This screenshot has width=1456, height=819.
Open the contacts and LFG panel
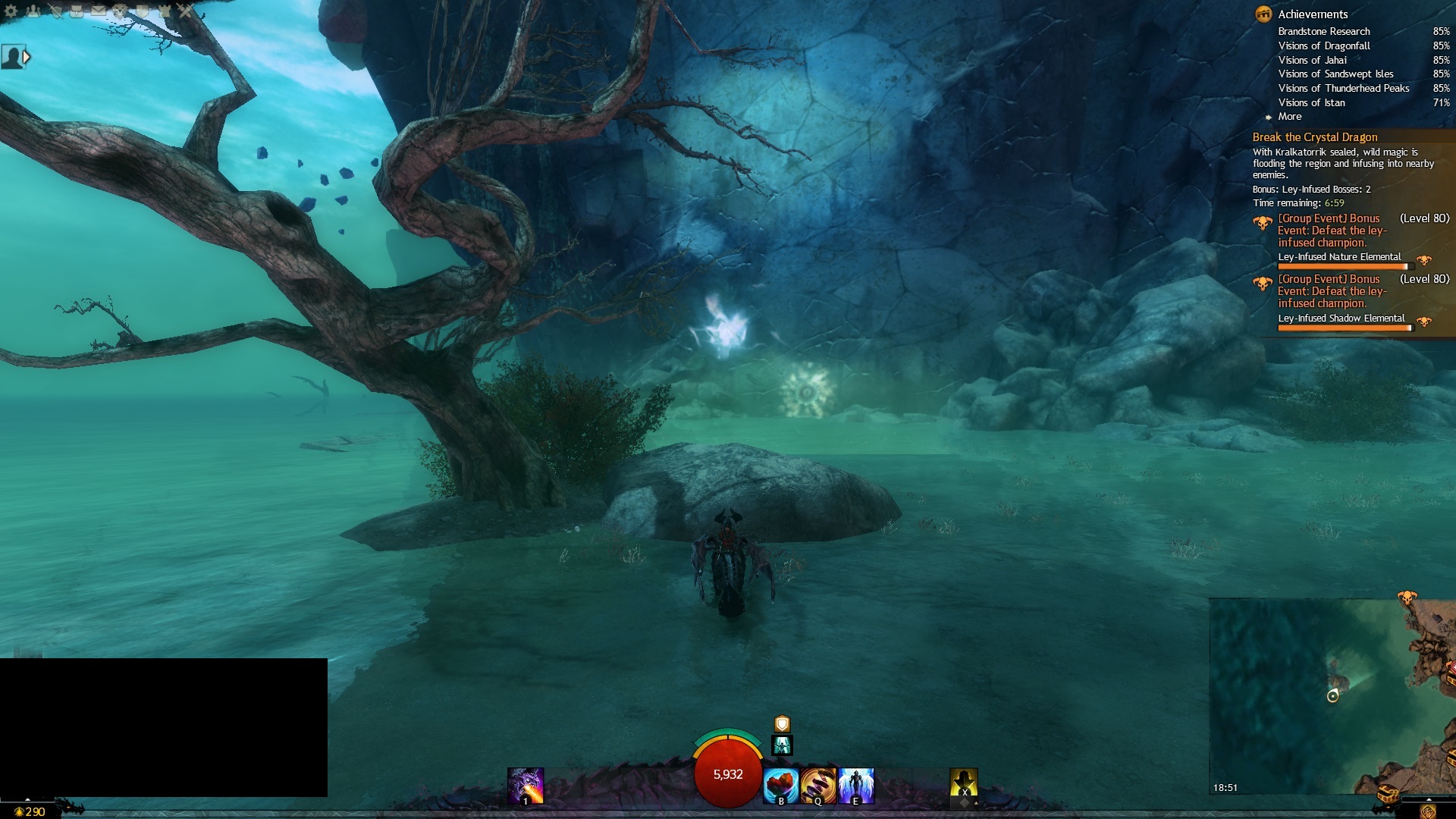tap(33, 11)
